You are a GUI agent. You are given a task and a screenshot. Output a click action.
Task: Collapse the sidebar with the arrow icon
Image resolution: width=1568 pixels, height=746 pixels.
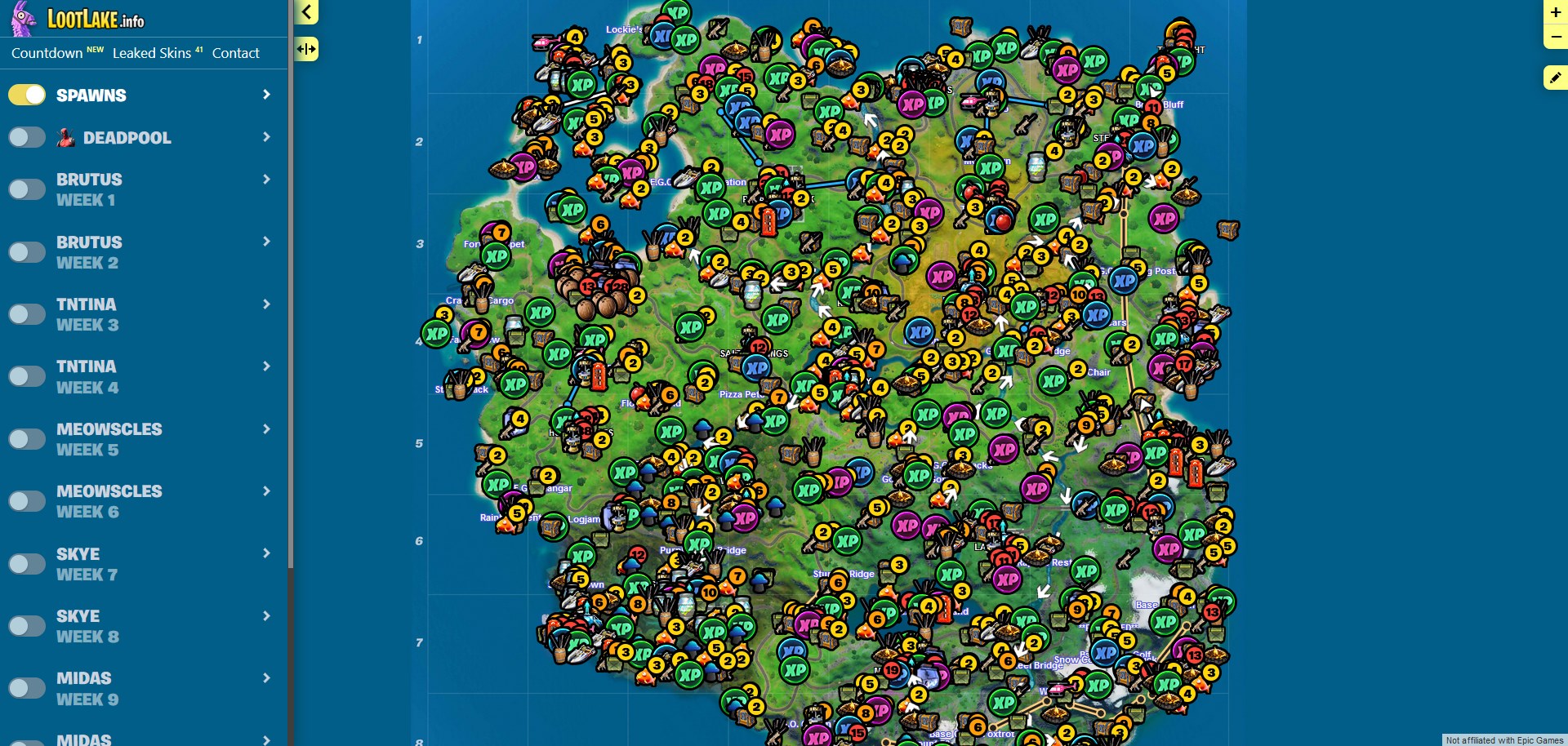coord(306,13)
